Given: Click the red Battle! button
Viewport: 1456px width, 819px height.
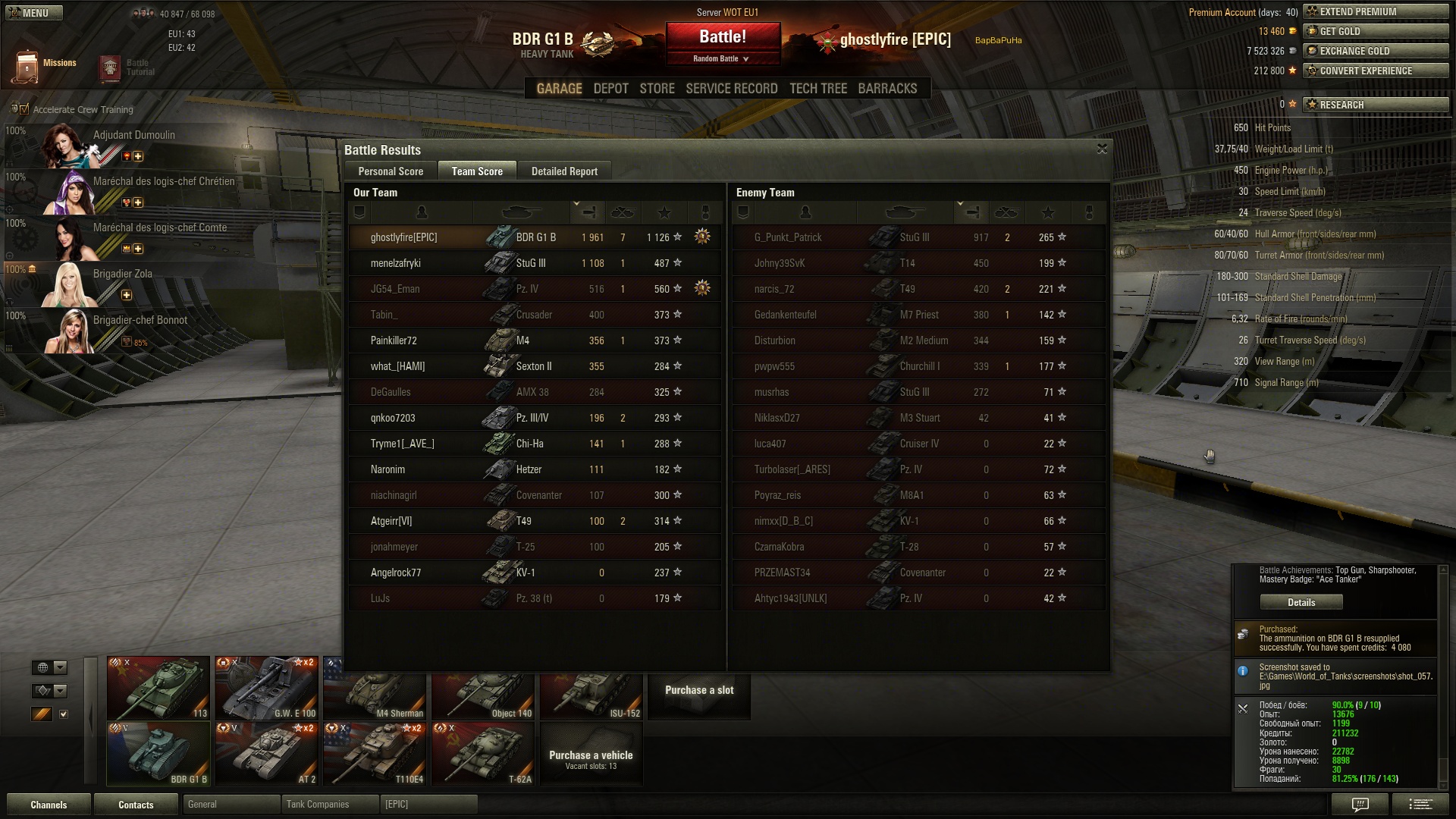Looking at the screenshot, I should [723, 37].
